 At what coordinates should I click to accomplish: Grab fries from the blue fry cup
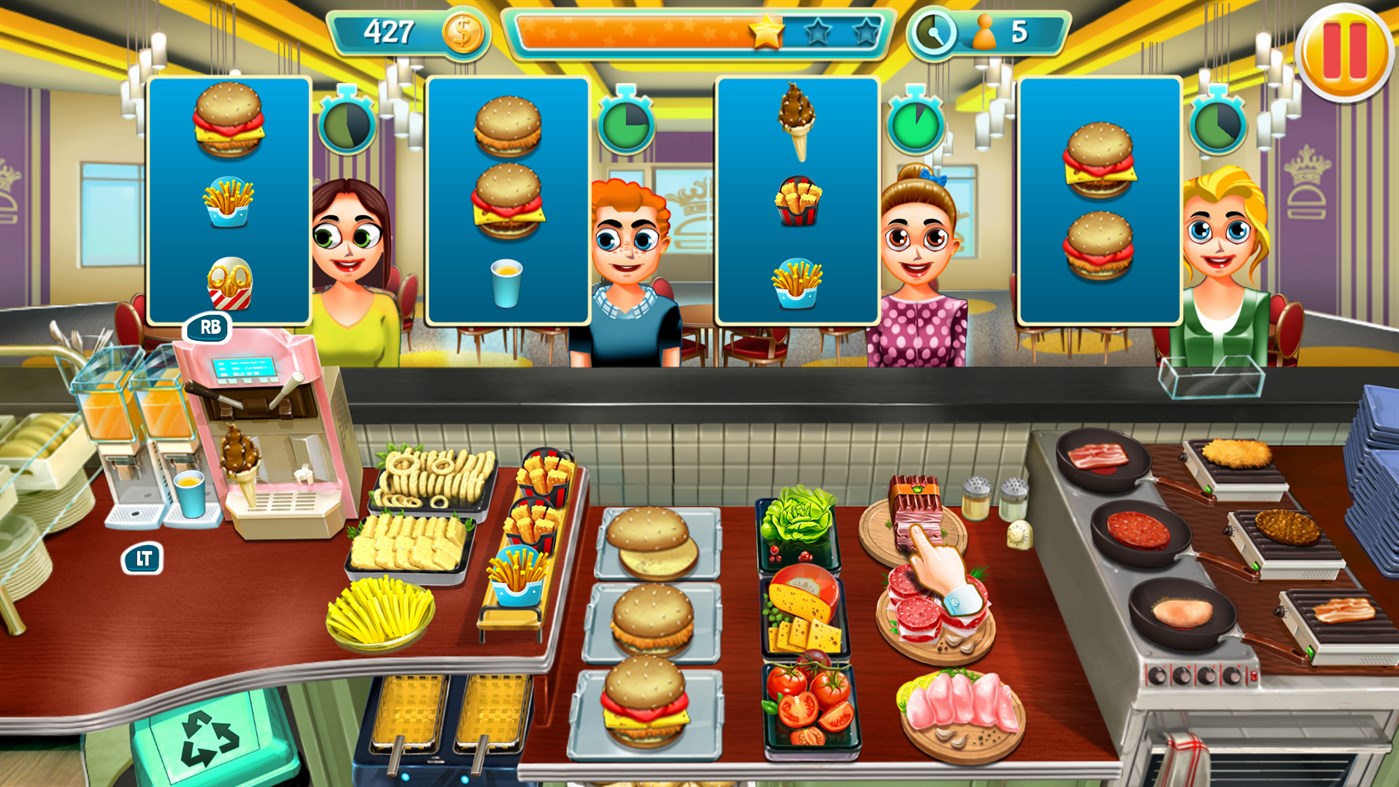click(x=515, y=580)
